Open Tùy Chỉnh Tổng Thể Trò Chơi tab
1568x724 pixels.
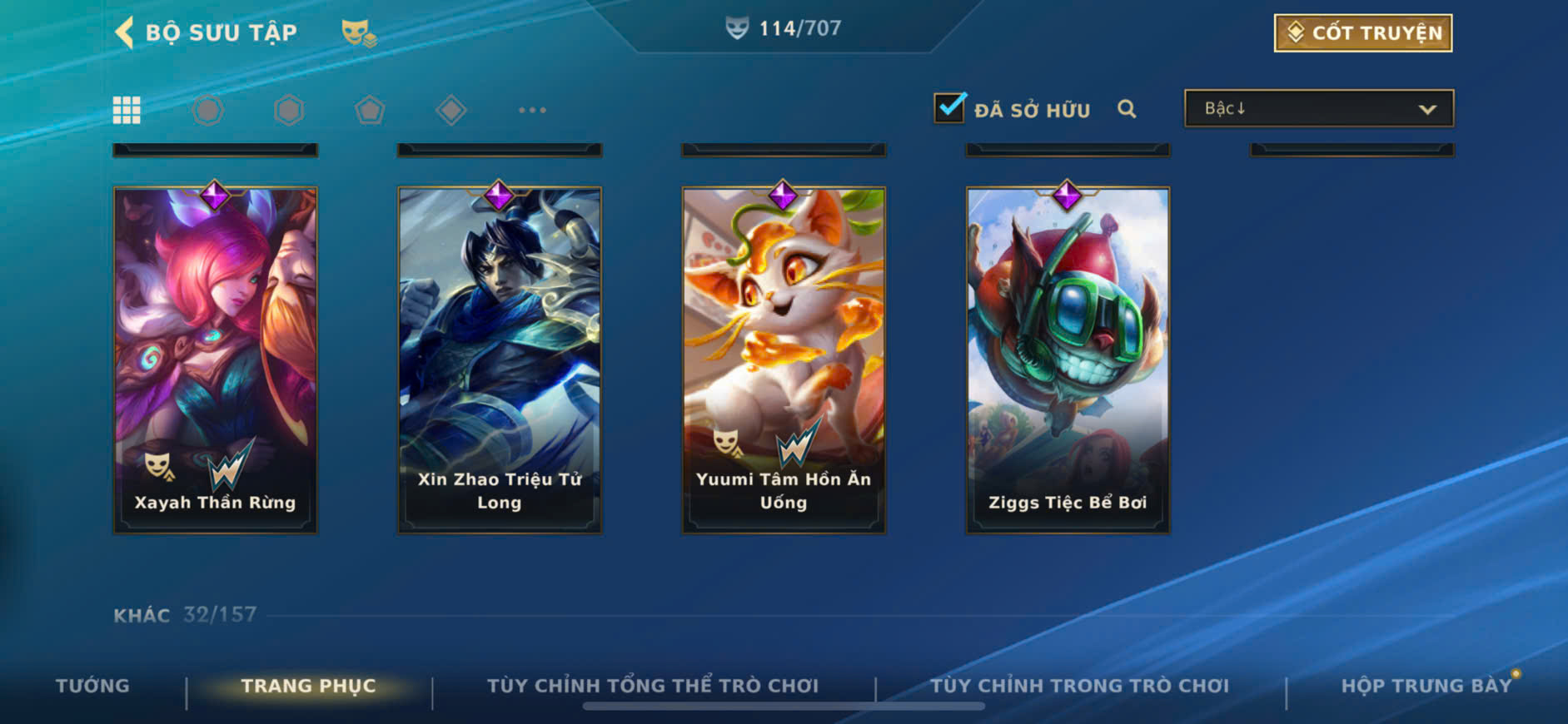pos(653,686)
